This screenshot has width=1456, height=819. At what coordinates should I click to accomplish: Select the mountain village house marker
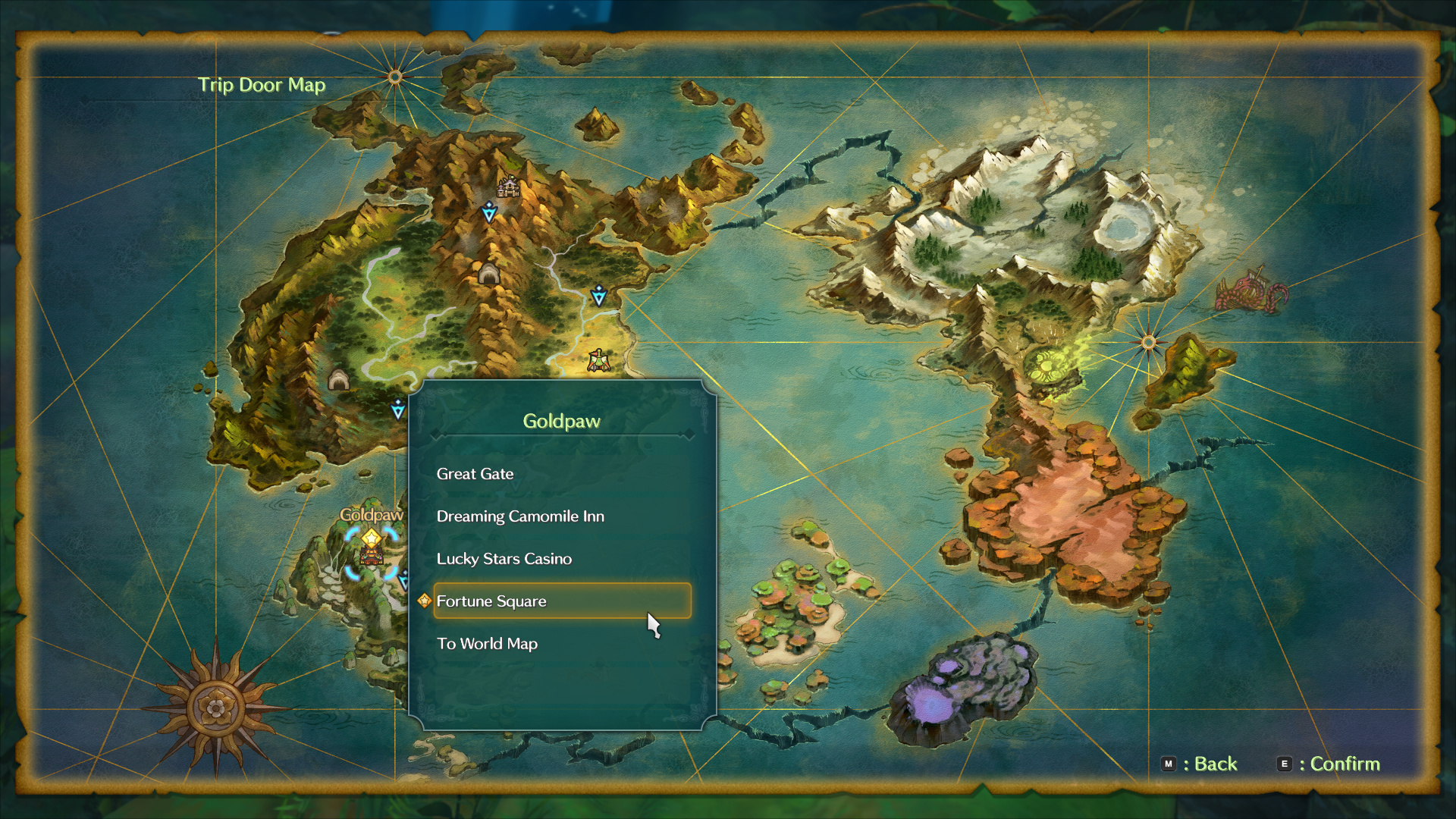click(x=508, y=185)
